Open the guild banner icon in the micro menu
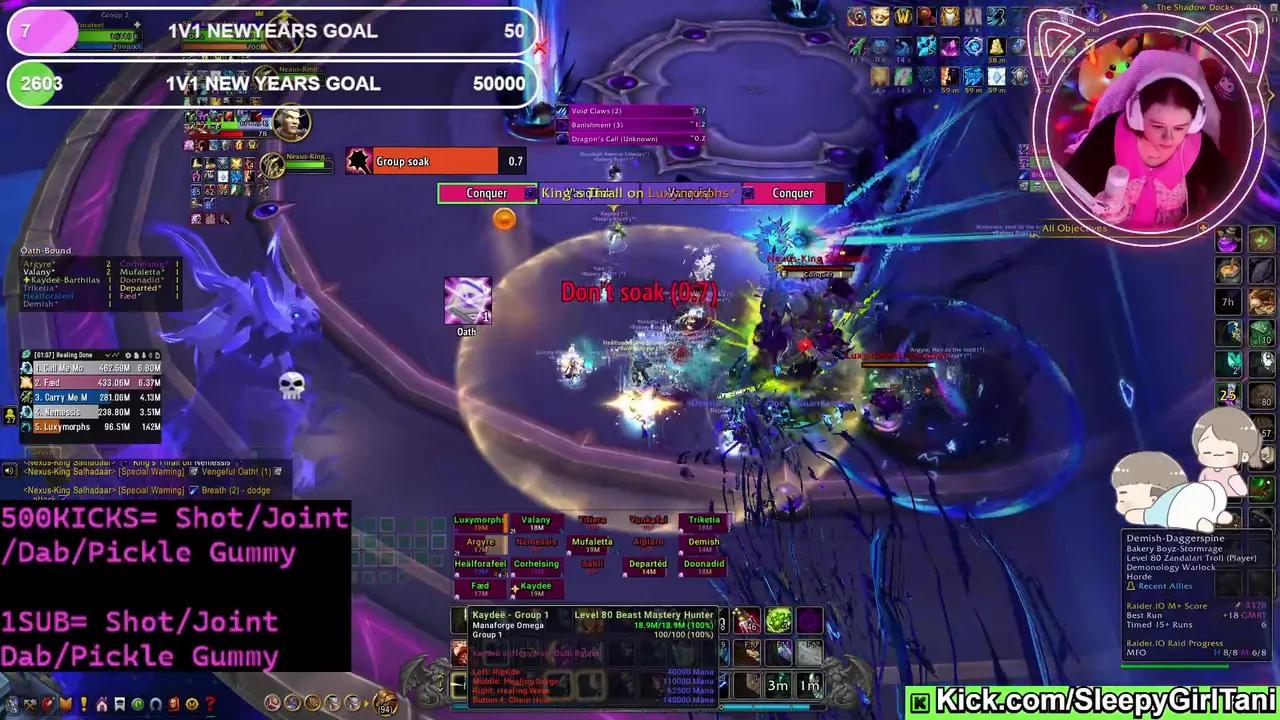This screenshot has width=1280, height=720. 120,703
